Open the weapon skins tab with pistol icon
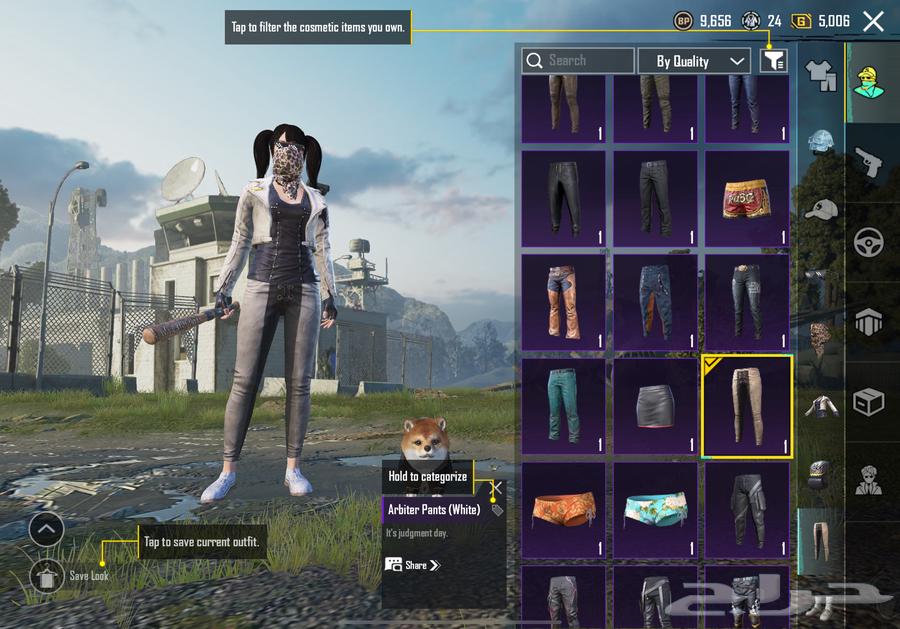Viewport: 900px width, 629px height. coord(868,162)
